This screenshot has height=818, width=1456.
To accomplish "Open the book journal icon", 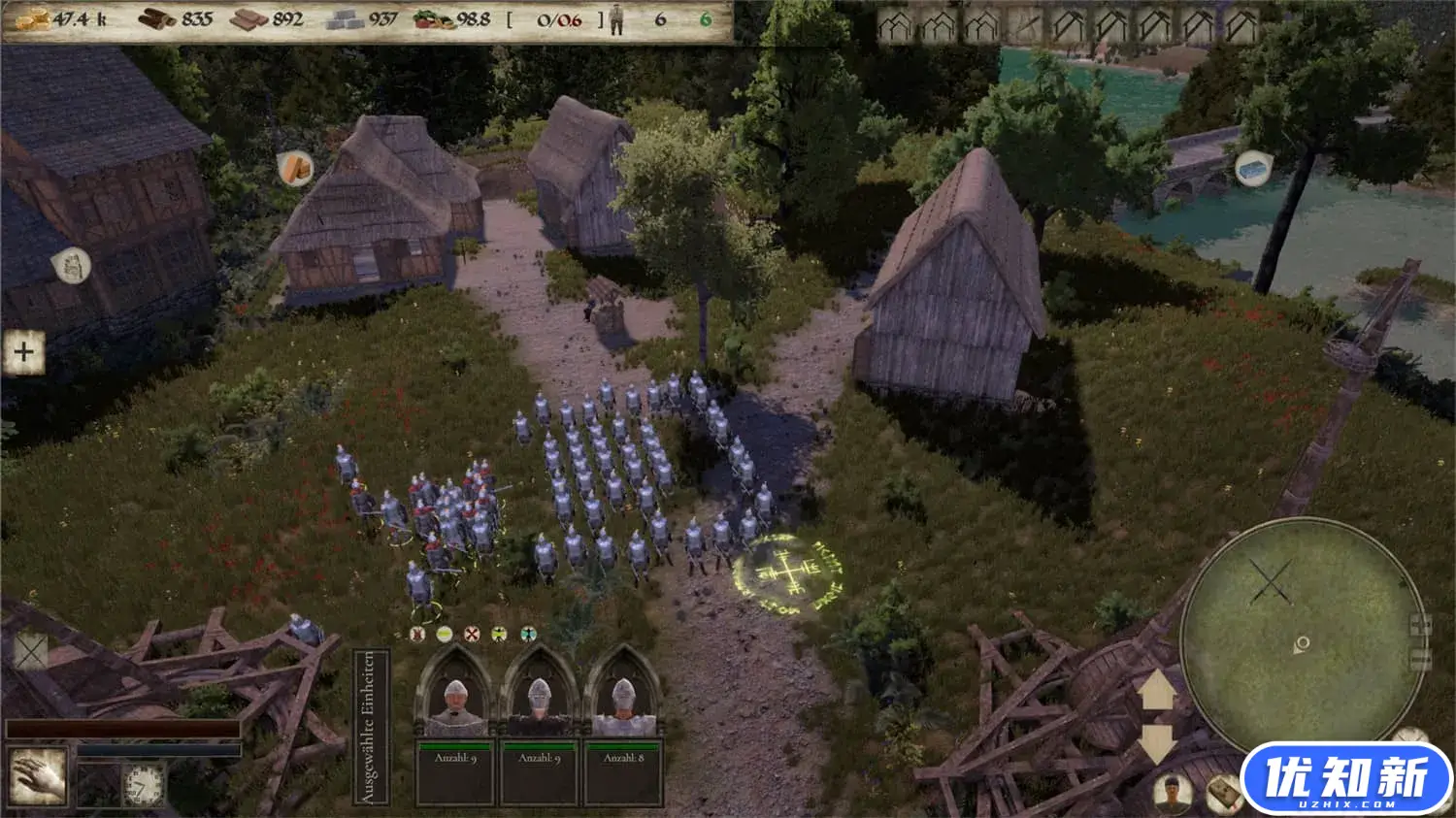I will [x=1223, y=796].
